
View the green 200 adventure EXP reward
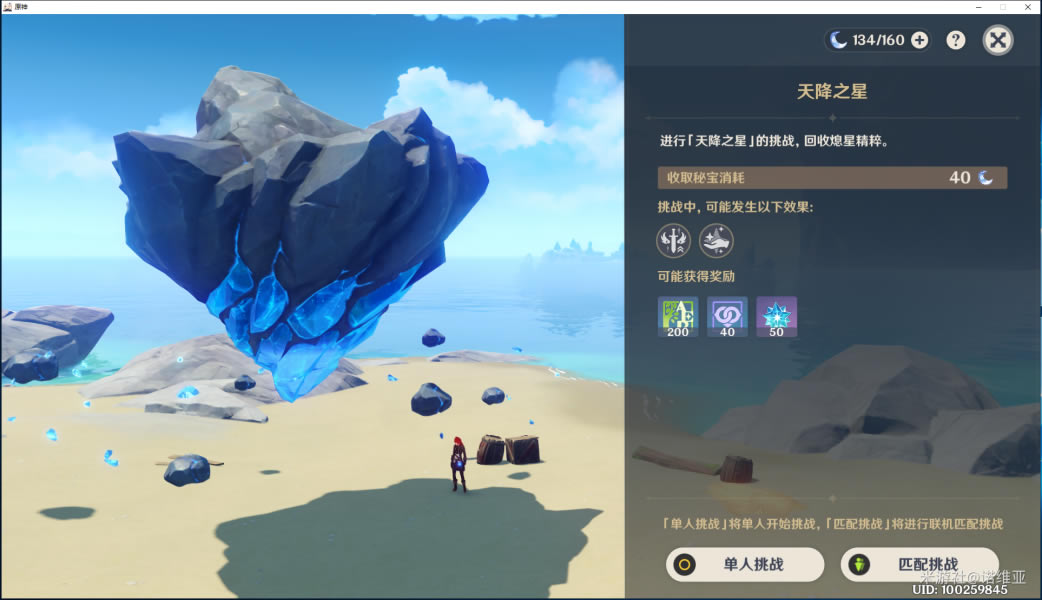pyautogui.click(x=678, y=316)
